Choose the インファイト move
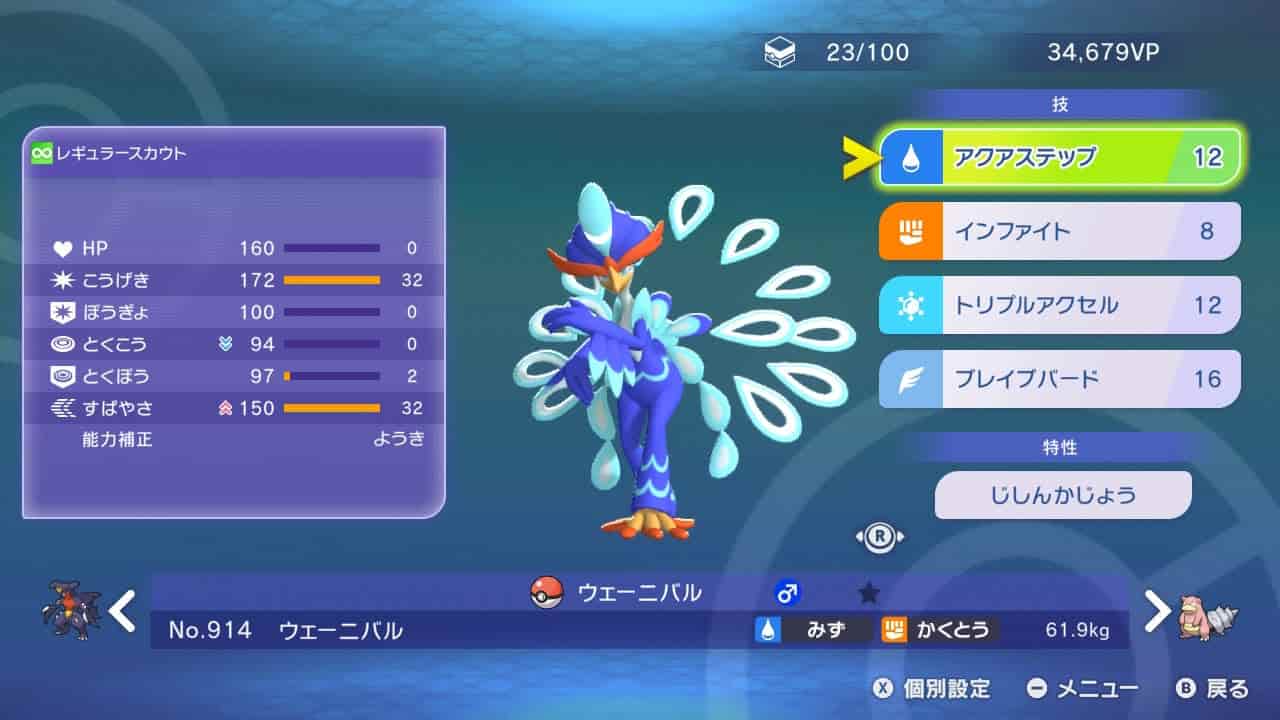 pyautogui.click(x=1059, y=231)
